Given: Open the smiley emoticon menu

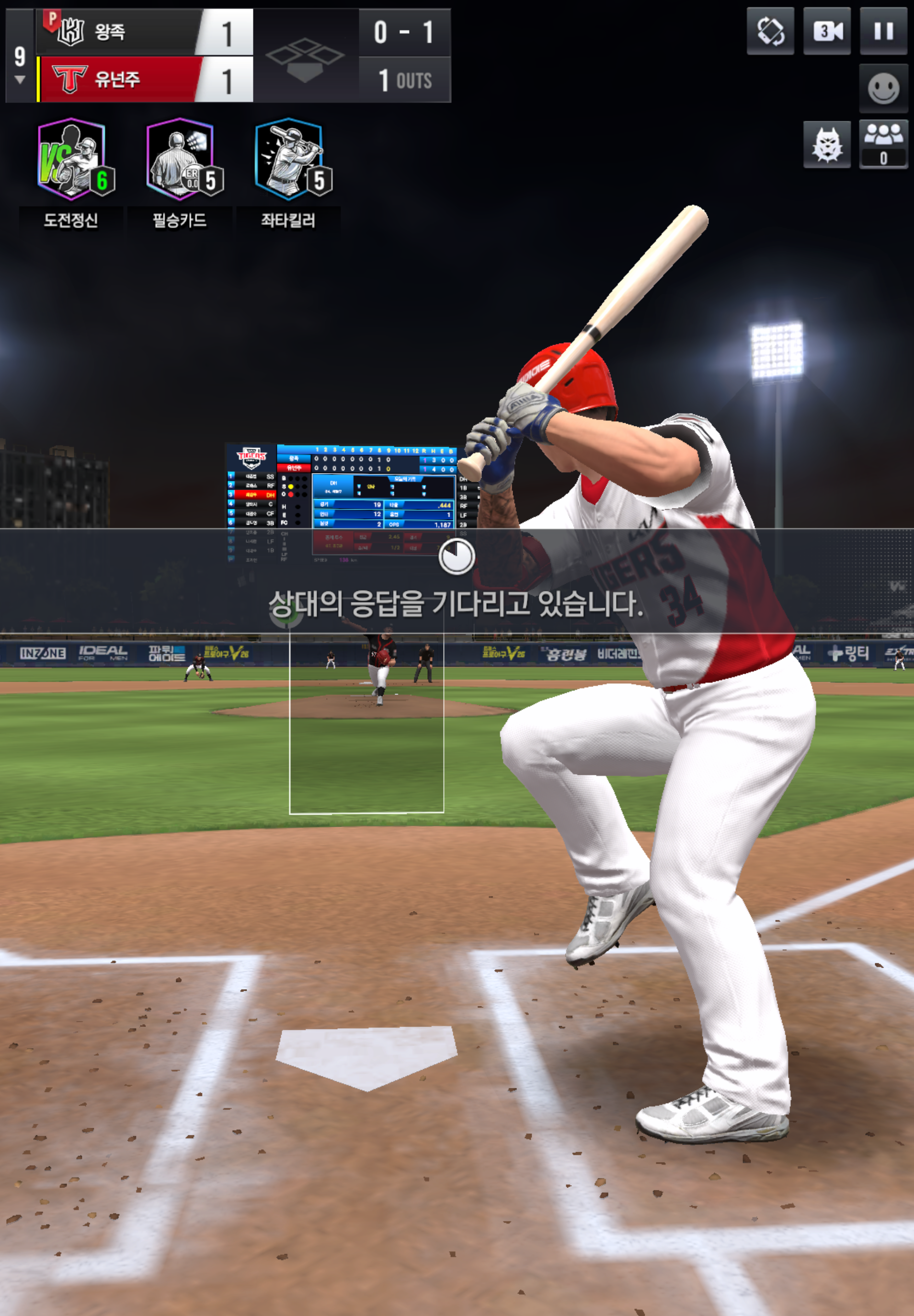Looking at the screenshot, I should click(x=883, y=88).
